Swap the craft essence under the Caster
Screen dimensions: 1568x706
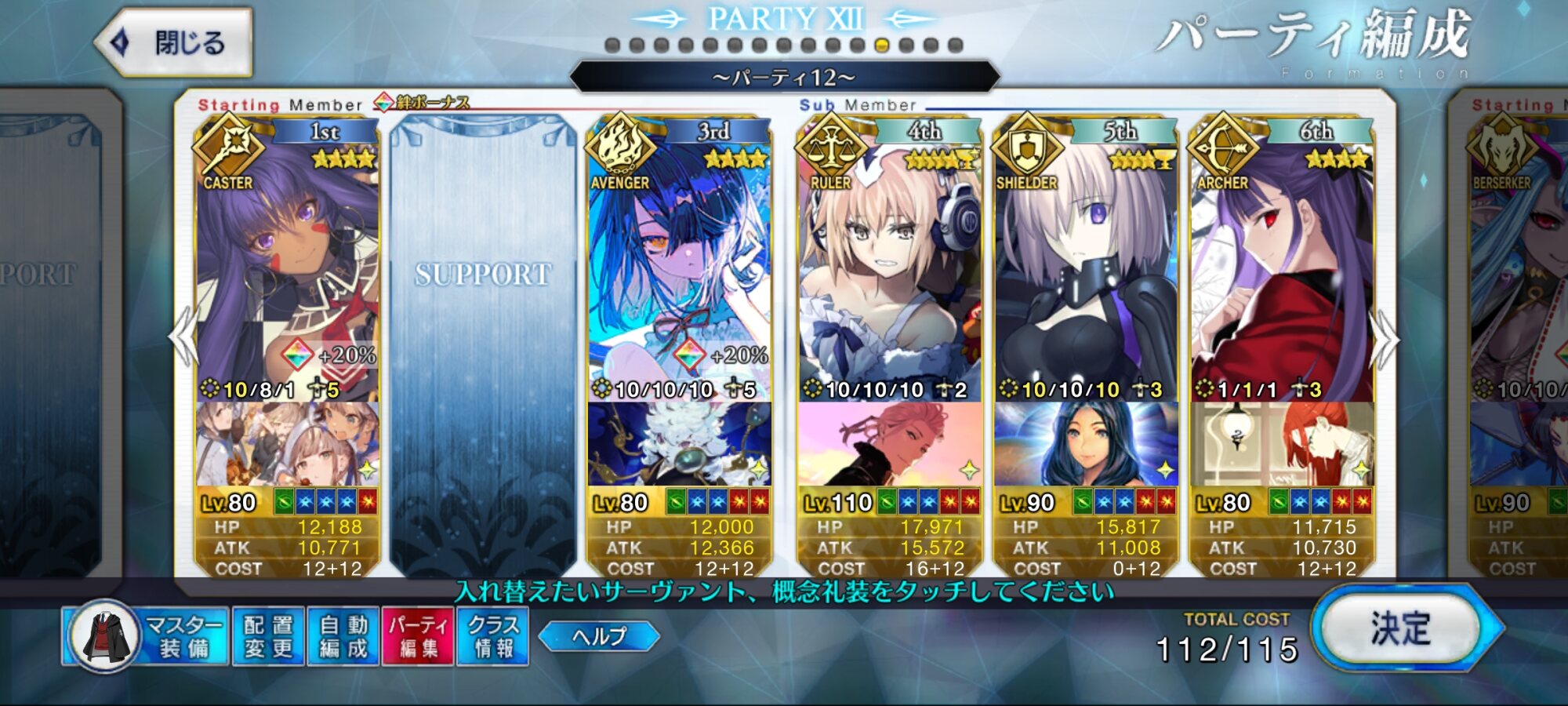287,444
